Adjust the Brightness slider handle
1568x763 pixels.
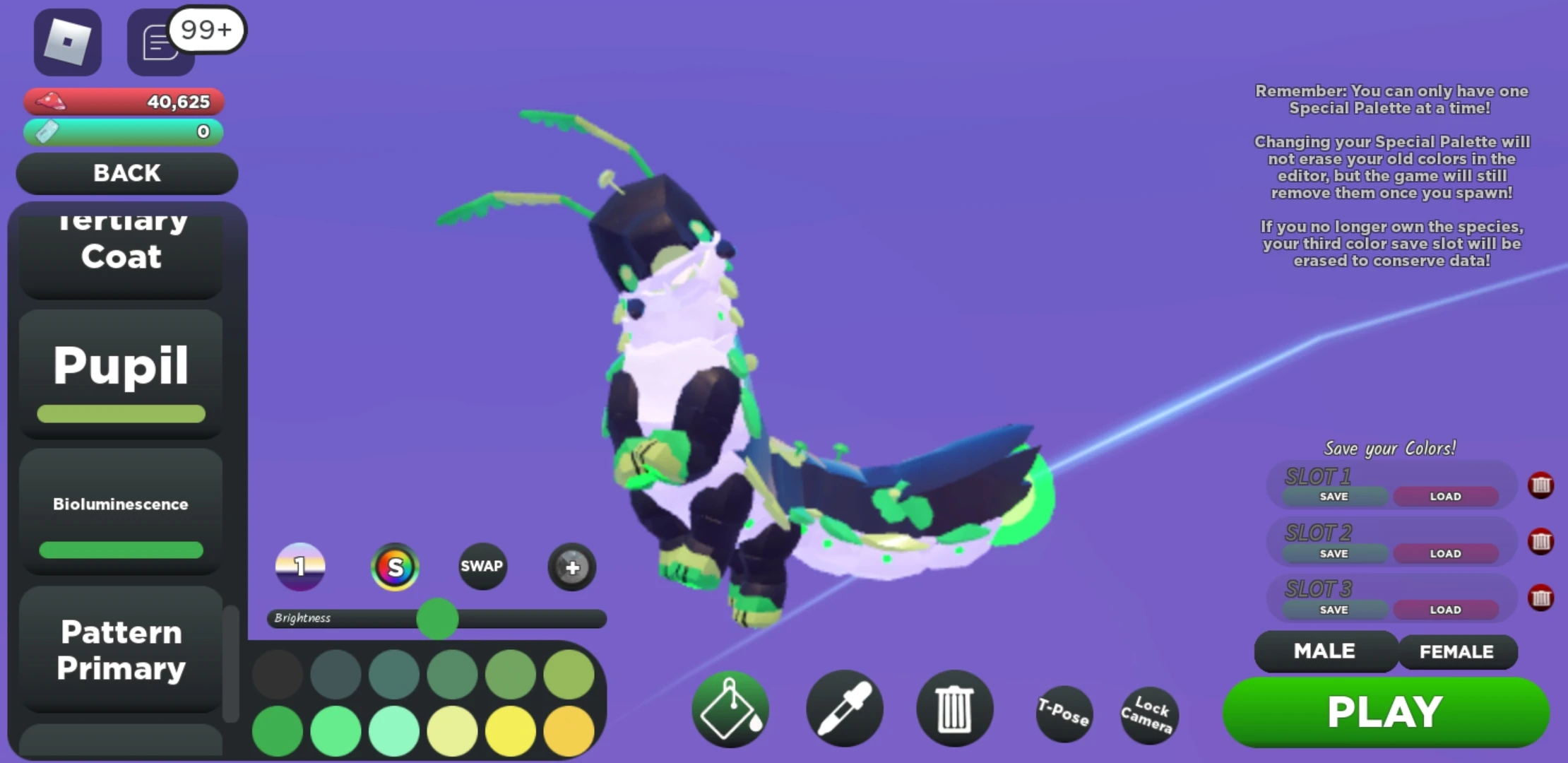[x=438, y=618]
